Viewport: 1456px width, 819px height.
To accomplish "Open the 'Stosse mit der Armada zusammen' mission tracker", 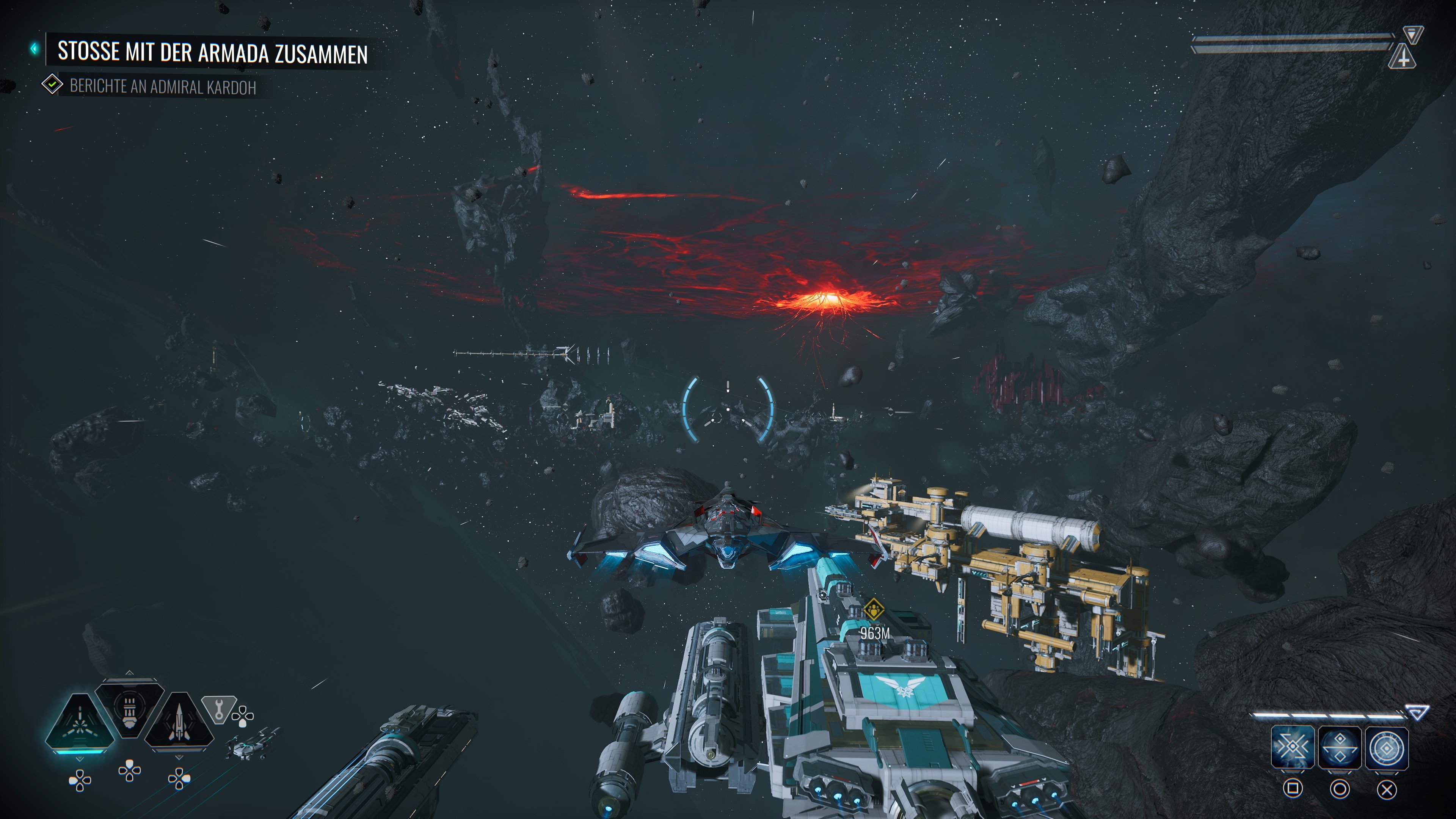I will tap(212, 52).
